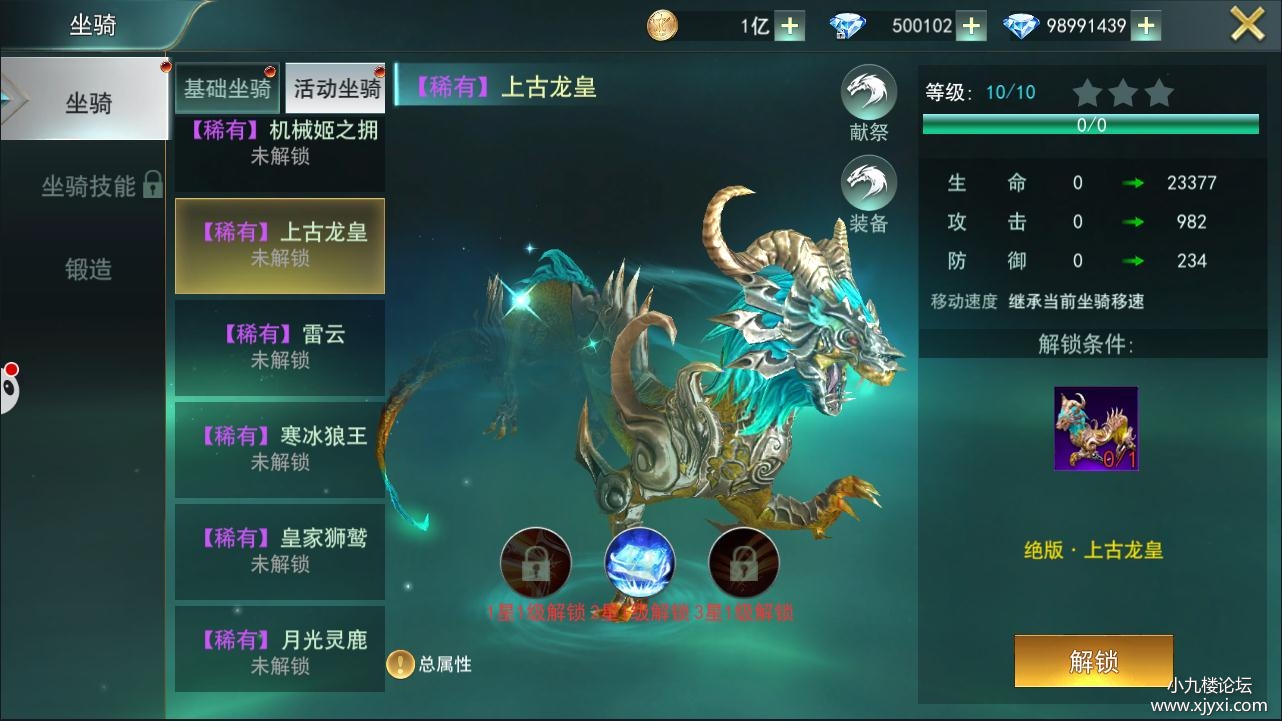The image size is (1282, 721).
Task: Switch to the 活动坐骑 tab
Action: tap(335, 88)
